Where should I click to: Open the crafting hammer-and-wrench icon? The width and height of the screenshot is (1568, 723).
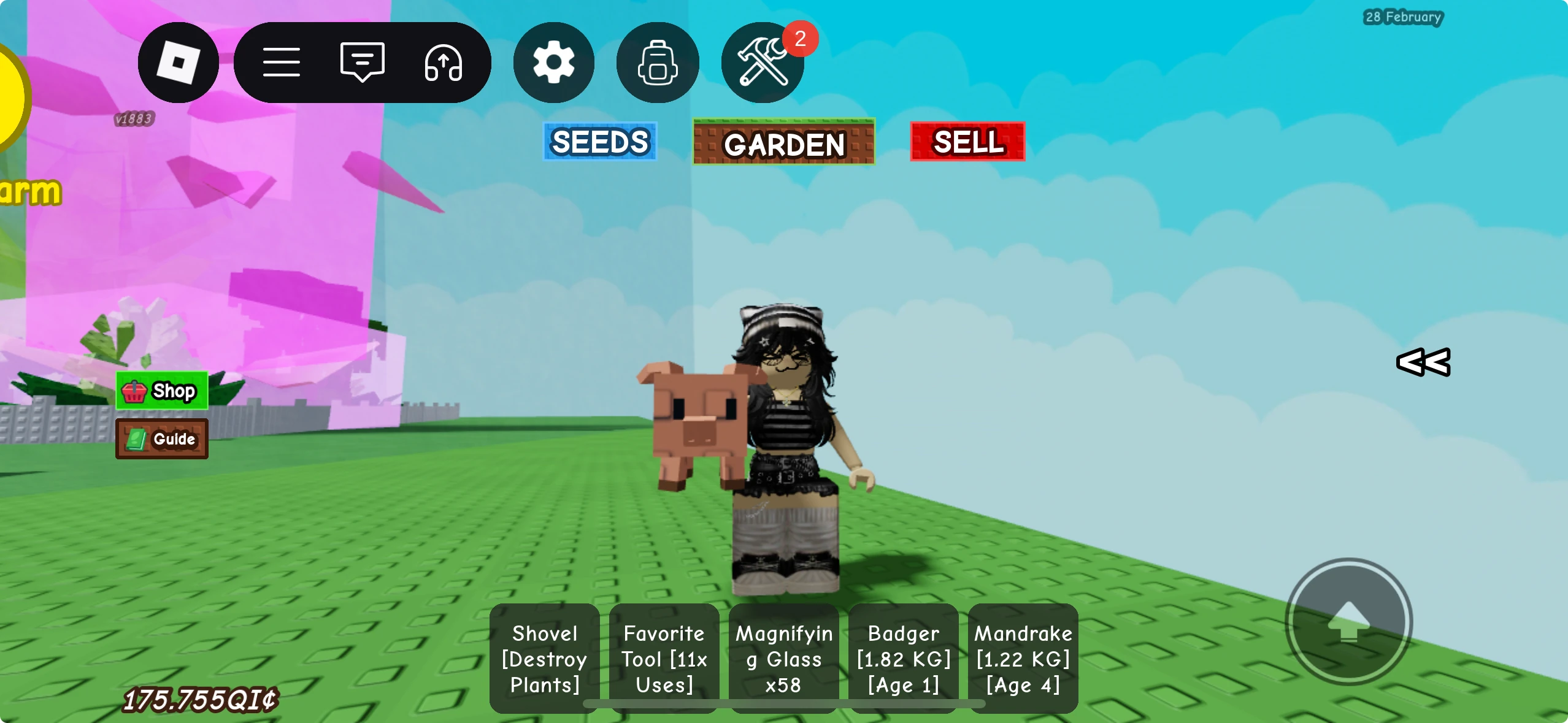(x=761, y=63)
